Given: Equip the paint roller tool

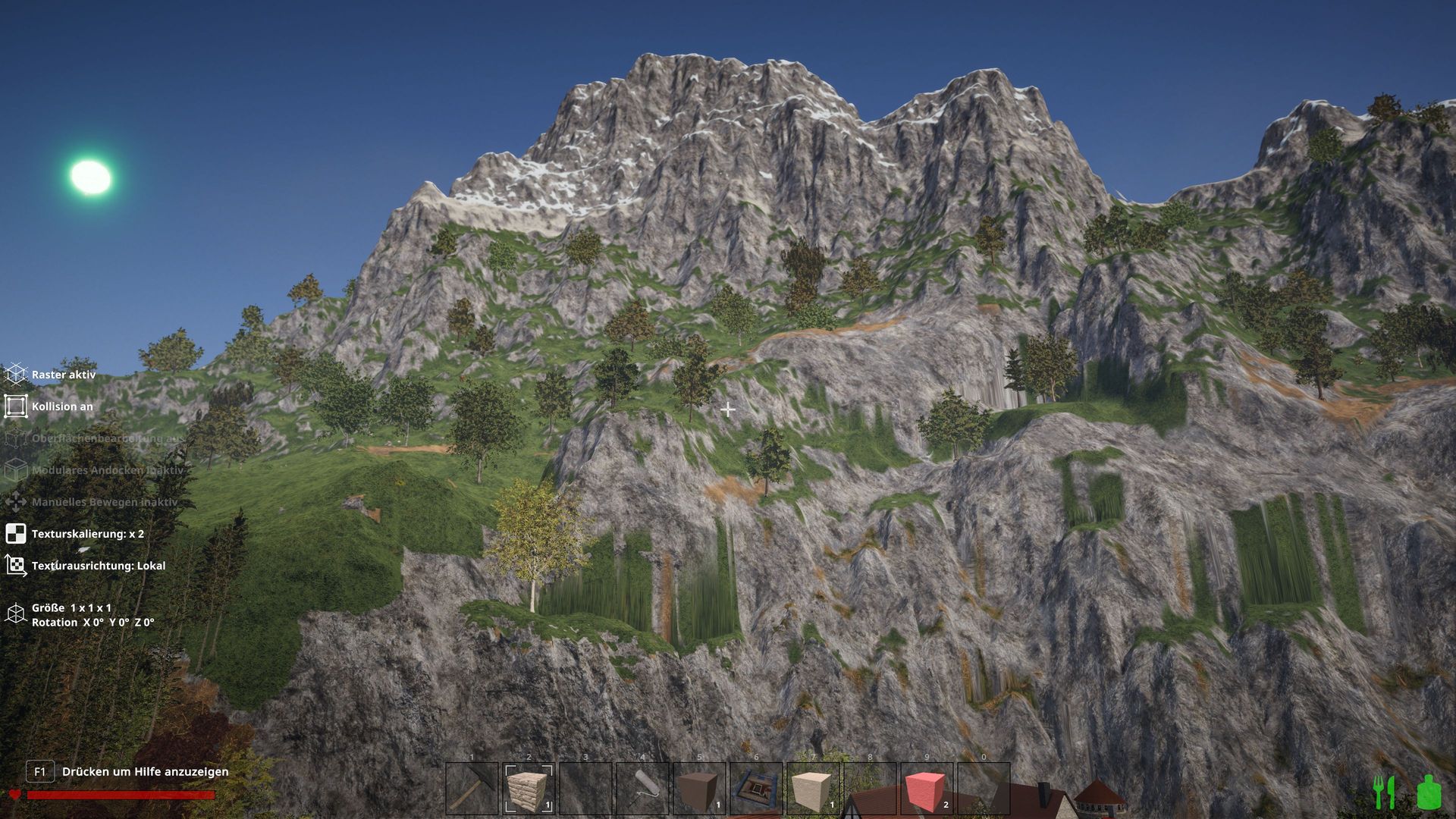Looking at the screenshot, I should [642, 789].
